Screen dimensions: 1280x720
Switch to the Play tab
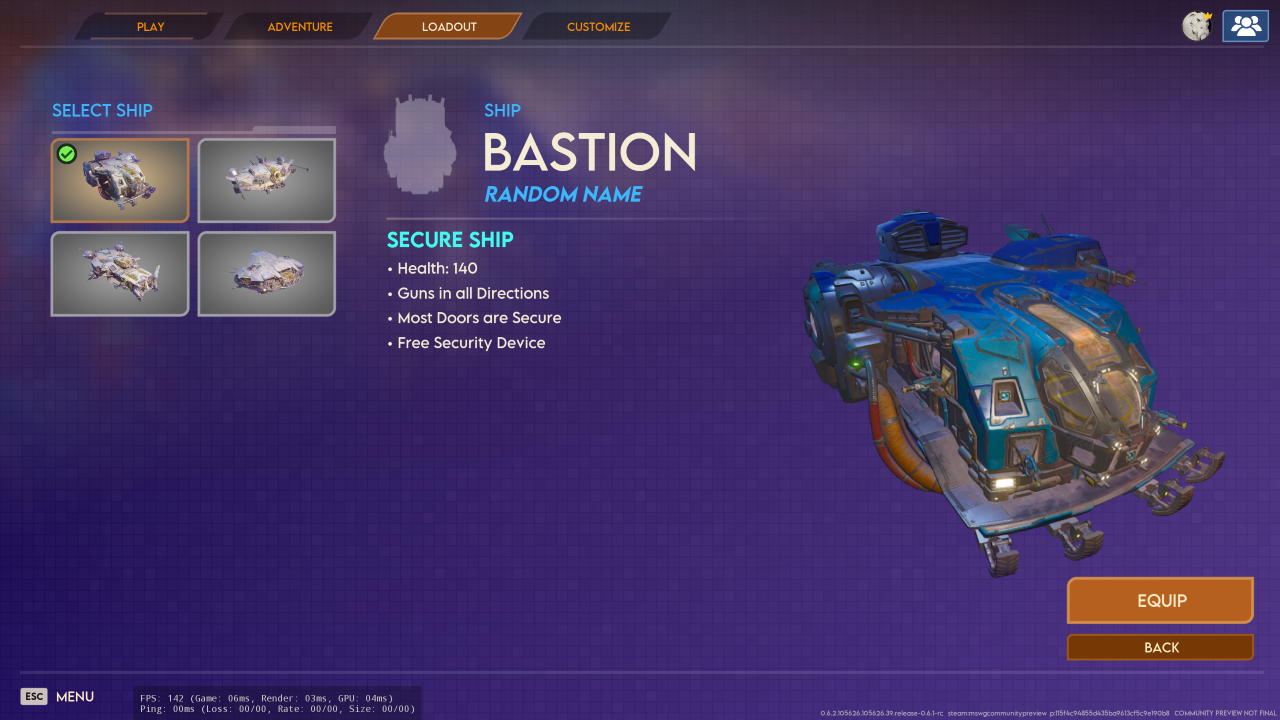pyautogui.click(x=151, y=27)
